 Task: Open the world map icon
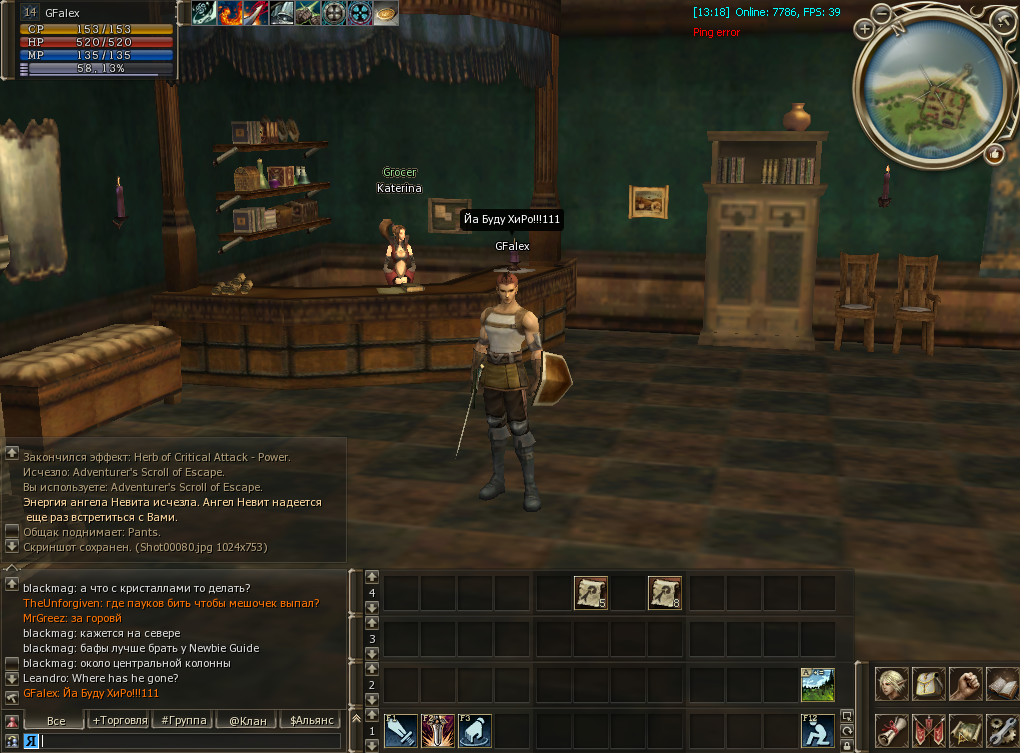click(965, 730)
